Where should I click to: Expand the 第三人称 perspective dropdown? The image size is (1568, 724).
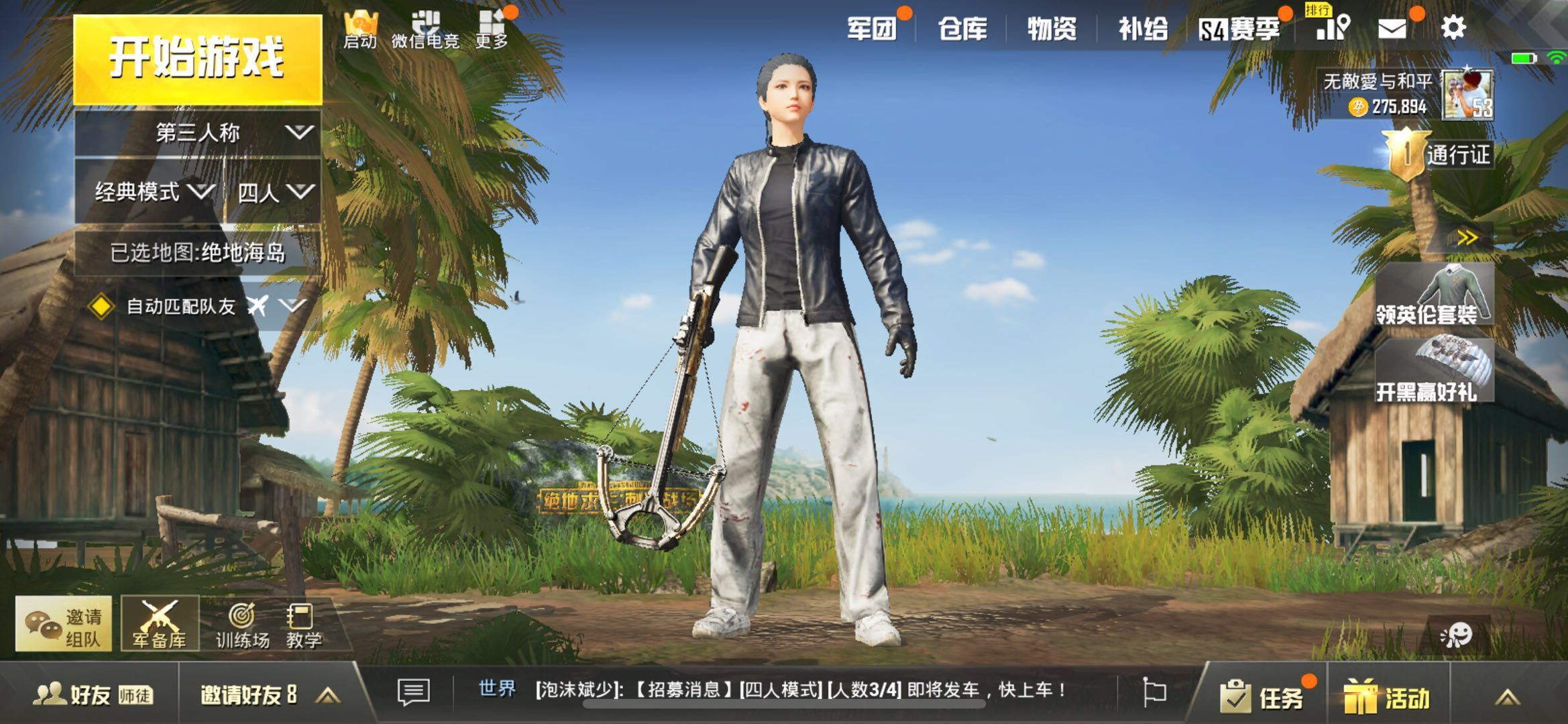pyautogui.click(x=198, y=133)
